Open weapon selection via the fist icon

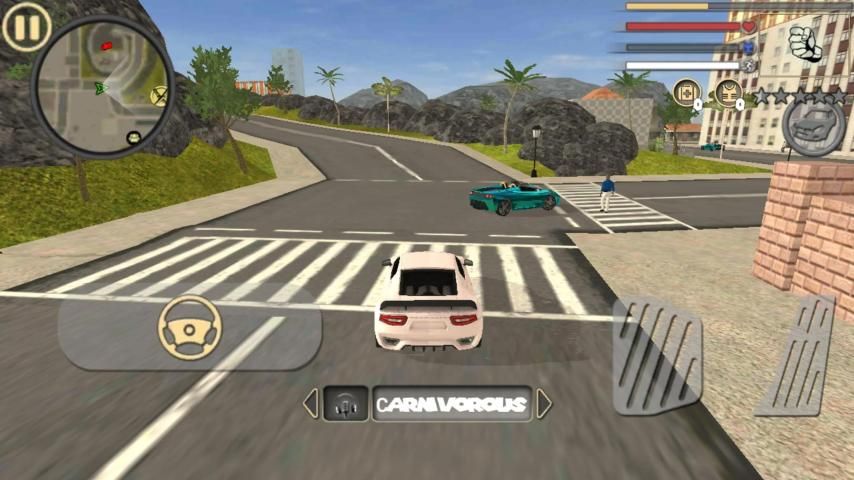(804, 41)
